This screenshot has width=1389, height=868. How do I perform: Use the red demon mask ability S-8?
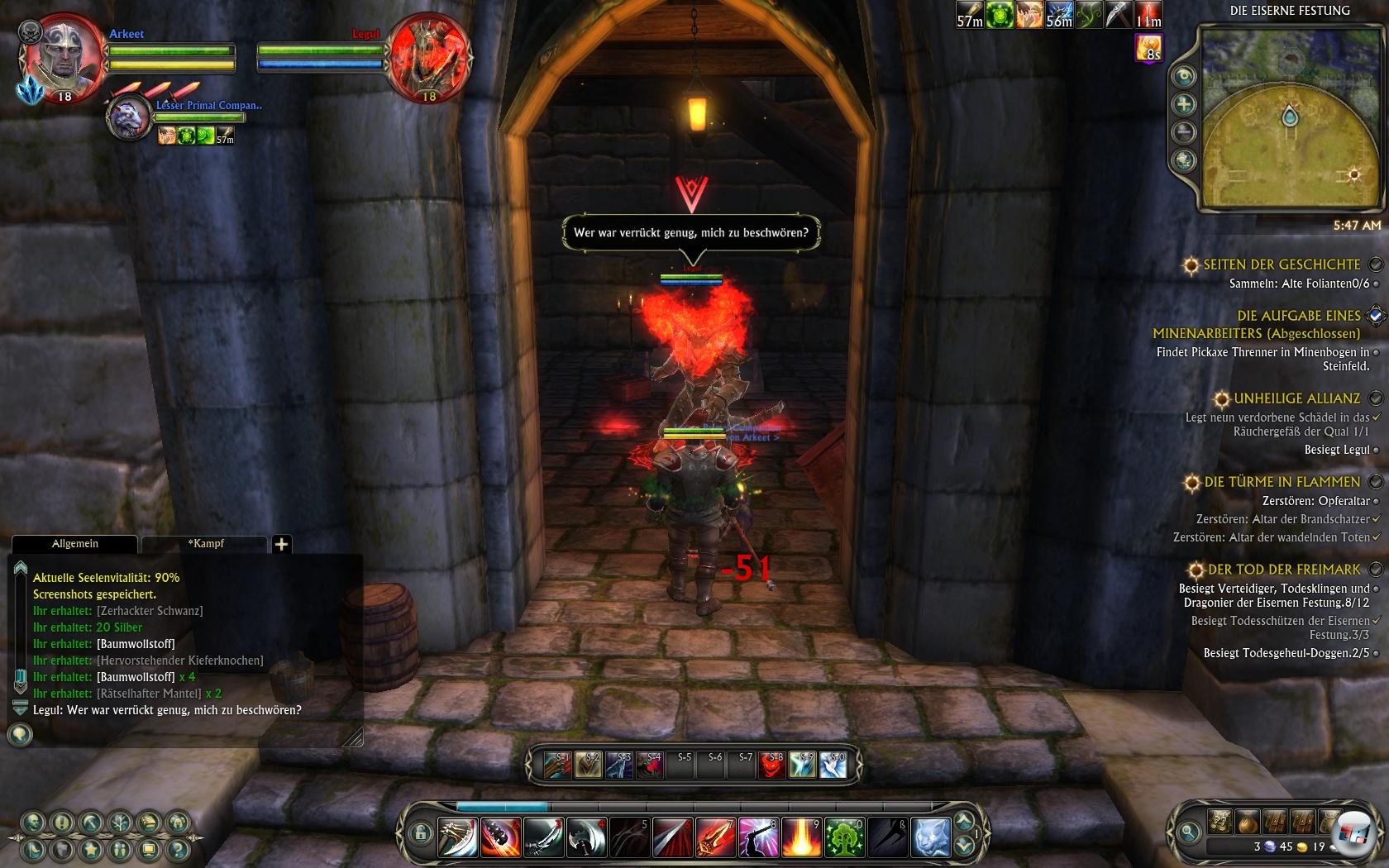click(771, 765)
